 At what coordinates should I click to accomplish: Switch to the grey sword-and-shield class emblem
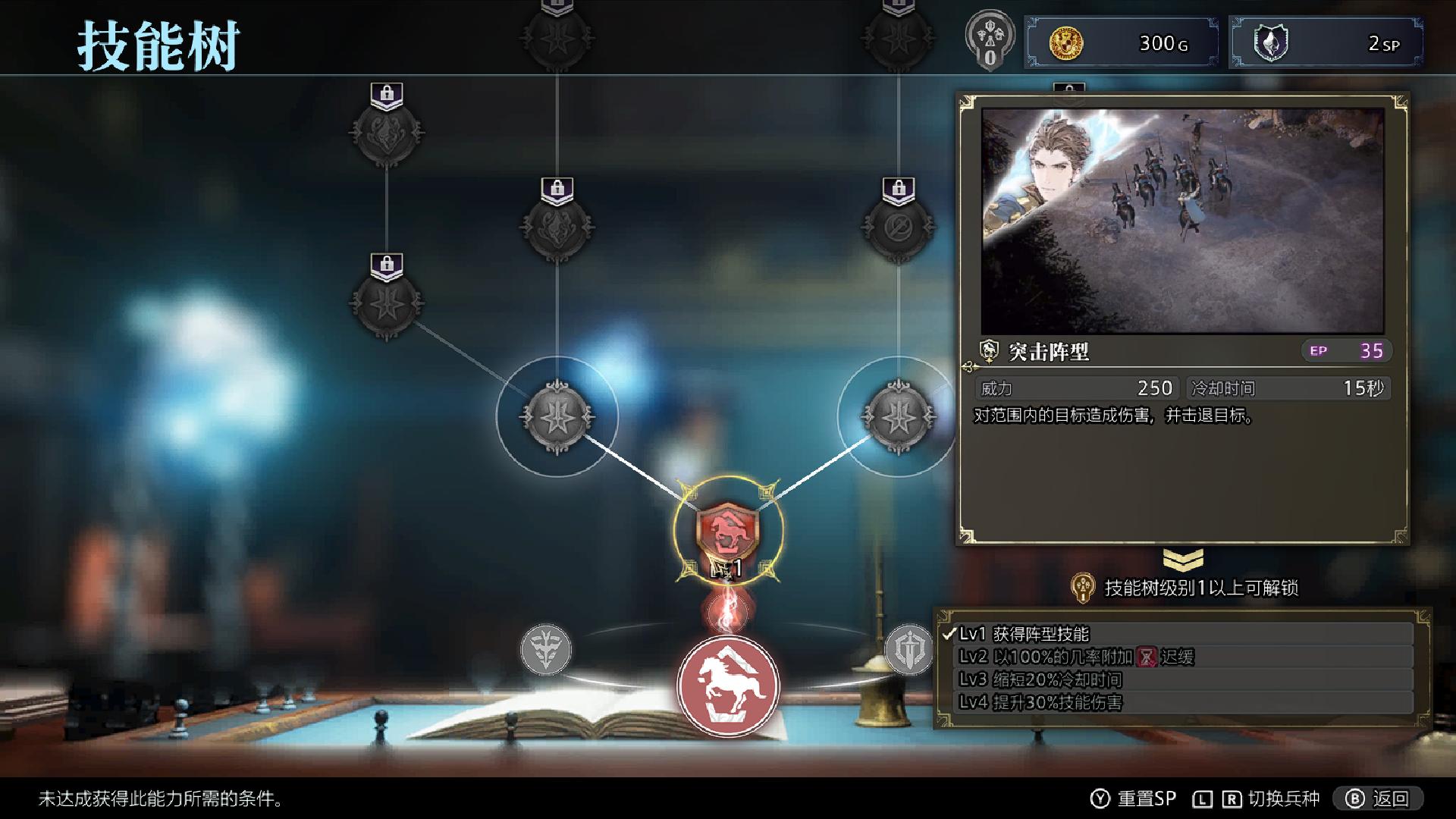[x=908, y=650]
